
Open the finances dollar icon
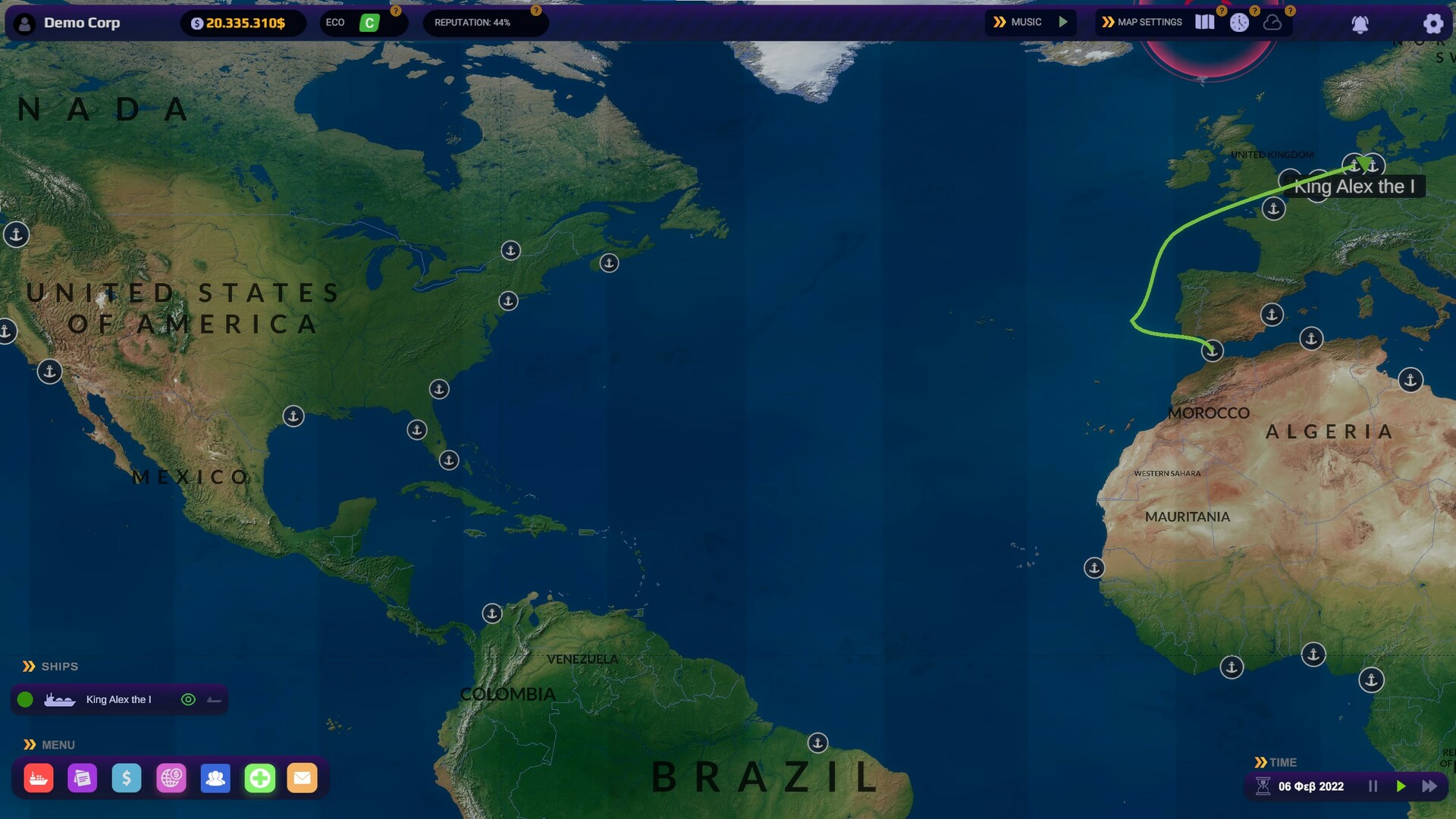tap(127, 777)
